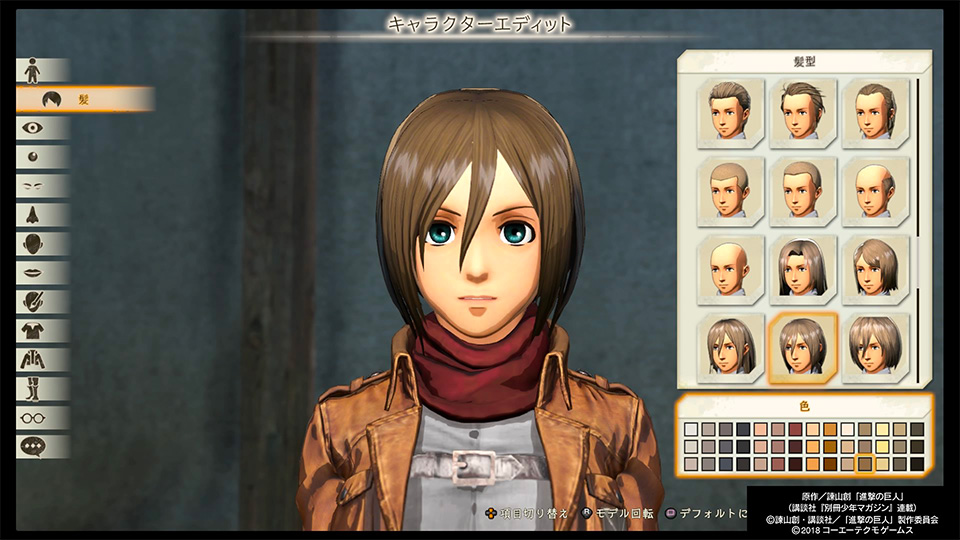Image resolution: width=960 pixels, height=540 pixels.
Task: Select the shirt clothing category
Action: [33, 331]
